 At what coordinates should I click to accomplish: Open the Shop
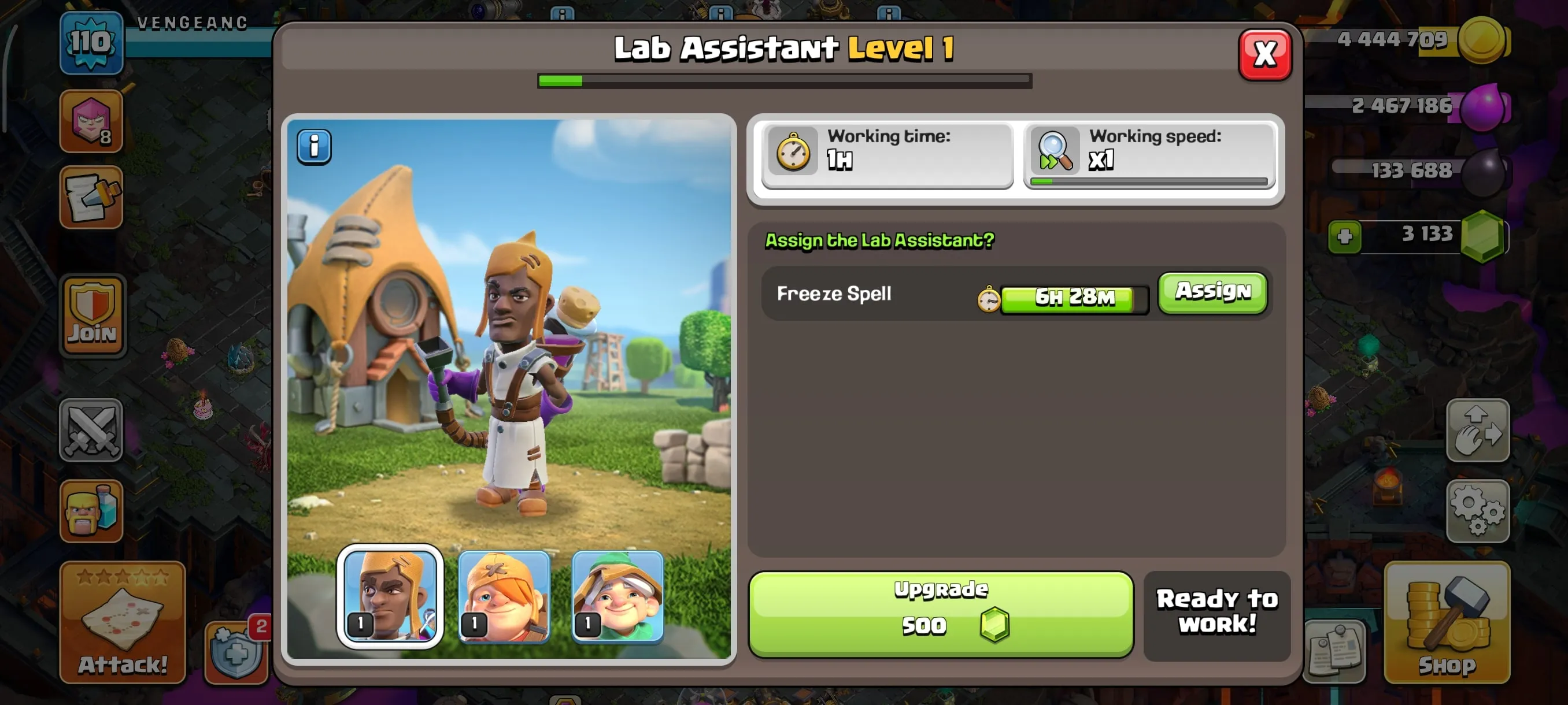(x=1448, y=626)
